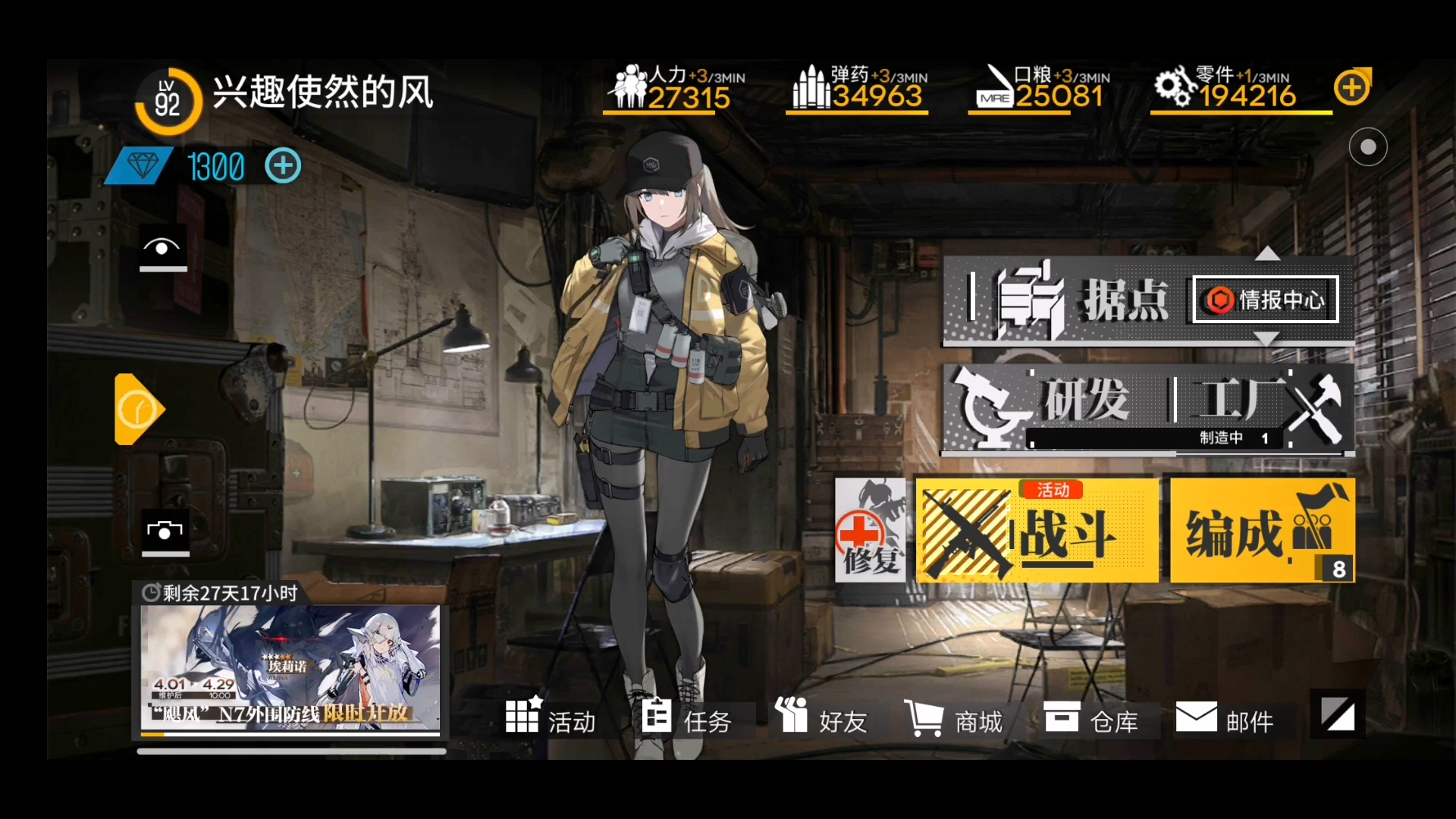Open the 修复 repair menu

[x=871, y=529]
